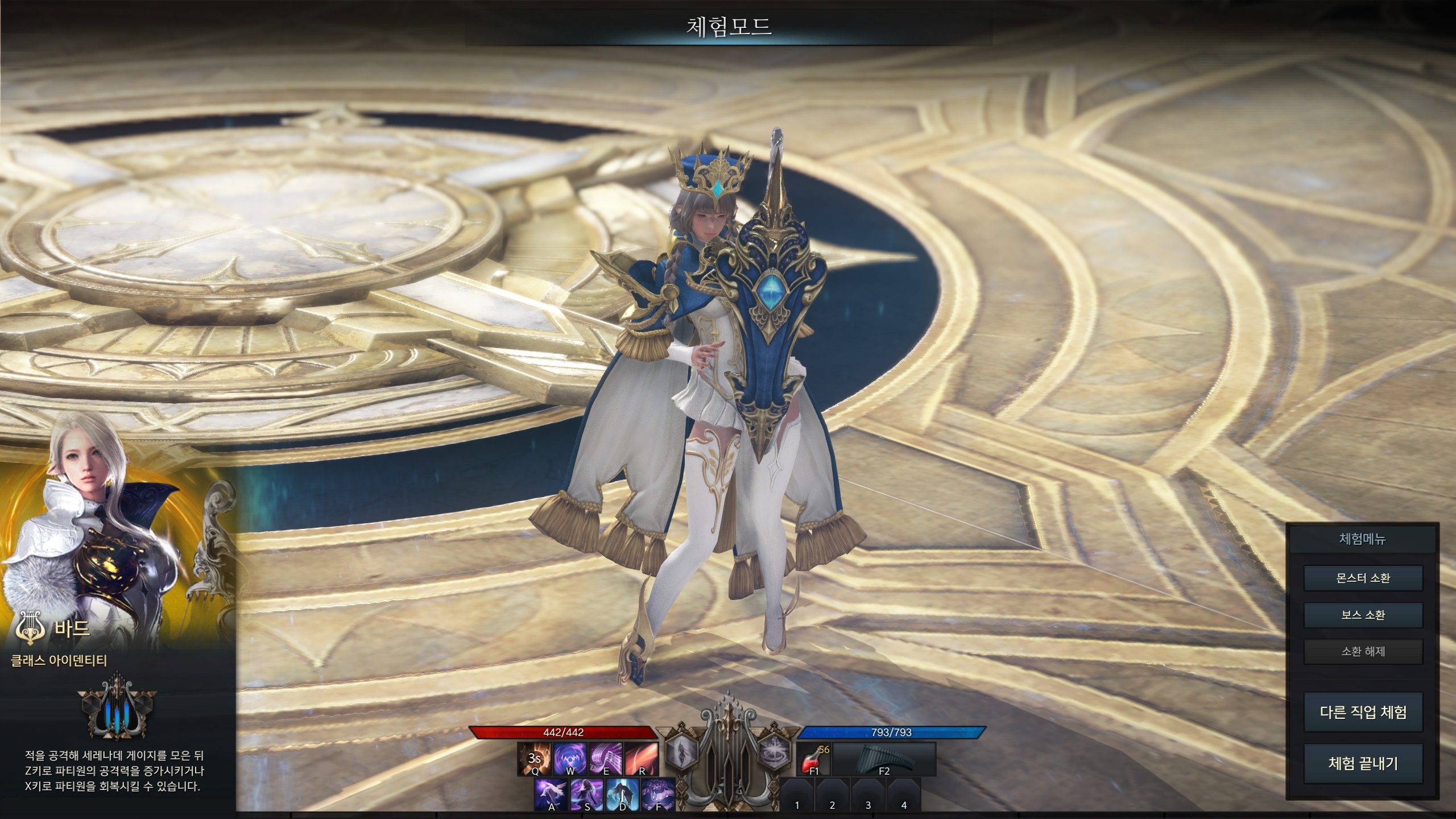Cast the blue light-pillar skill on D
Viewport: 1456px width, 819px height.
(623, 795)
